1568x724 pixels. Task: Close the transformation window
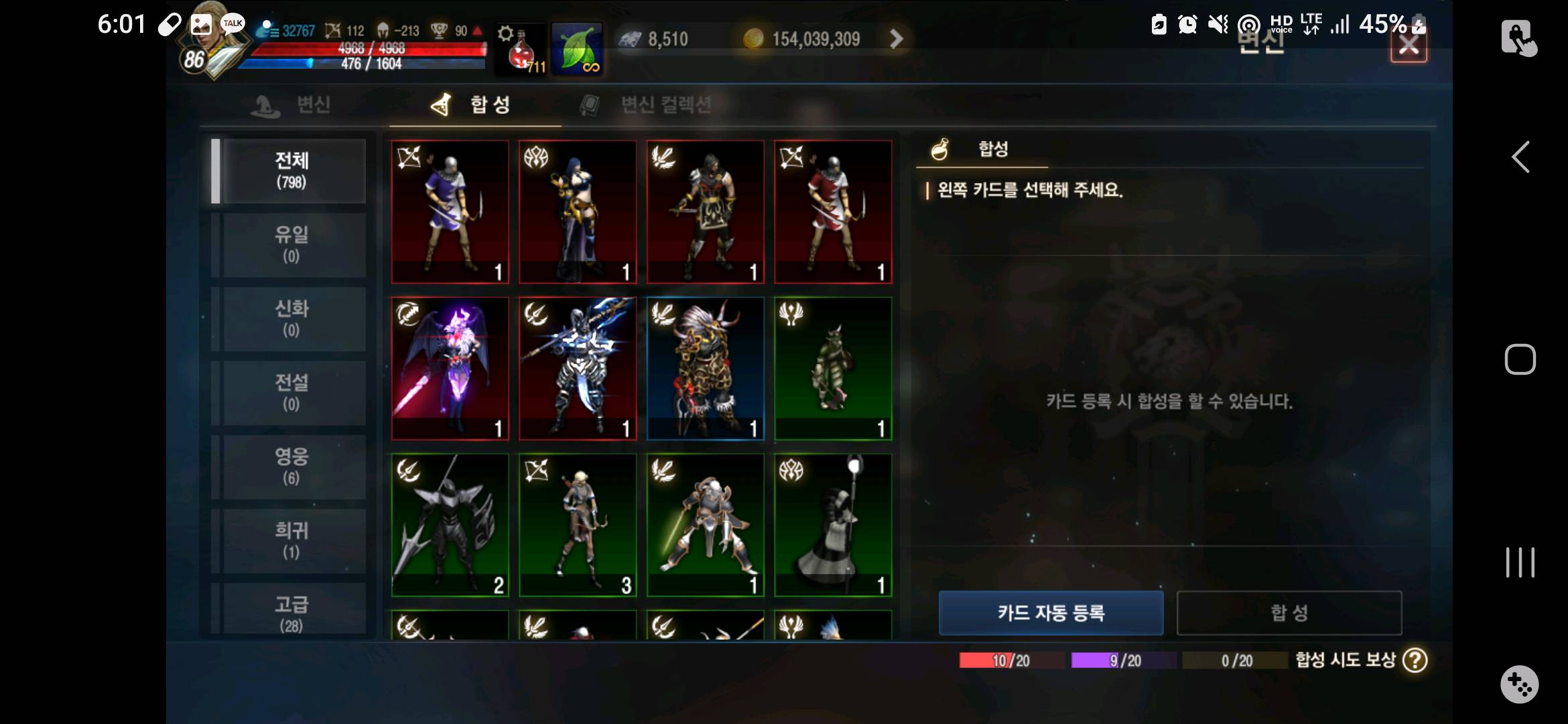(x=1408, y=46)
